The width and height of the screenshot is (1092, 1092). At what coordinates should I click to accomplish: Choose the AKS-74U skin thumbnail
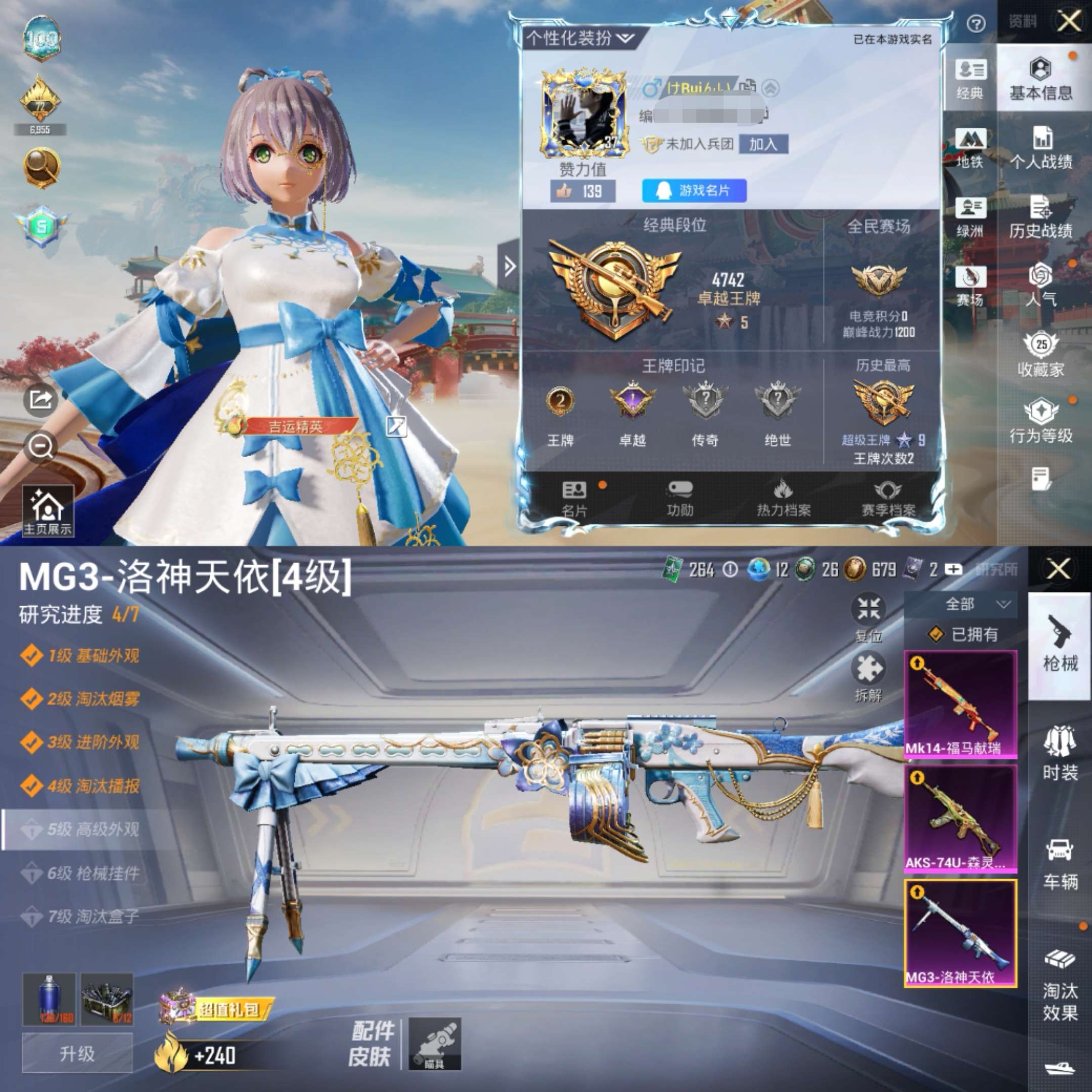[x=961, y=818]
